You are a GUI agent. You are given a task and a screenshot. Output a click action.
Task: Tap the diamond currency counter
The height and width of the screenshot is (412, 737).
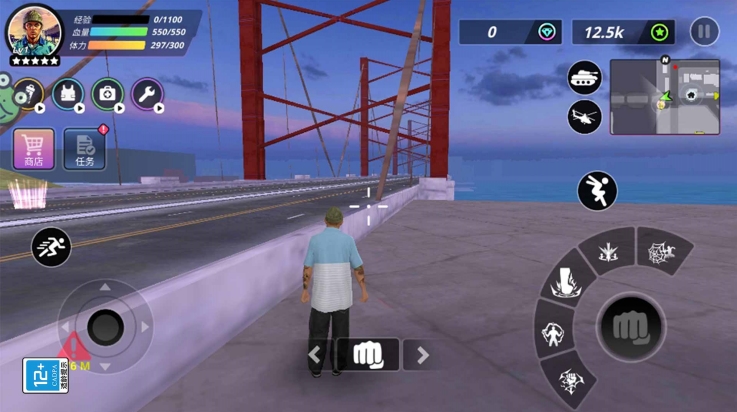pos(510,32)
